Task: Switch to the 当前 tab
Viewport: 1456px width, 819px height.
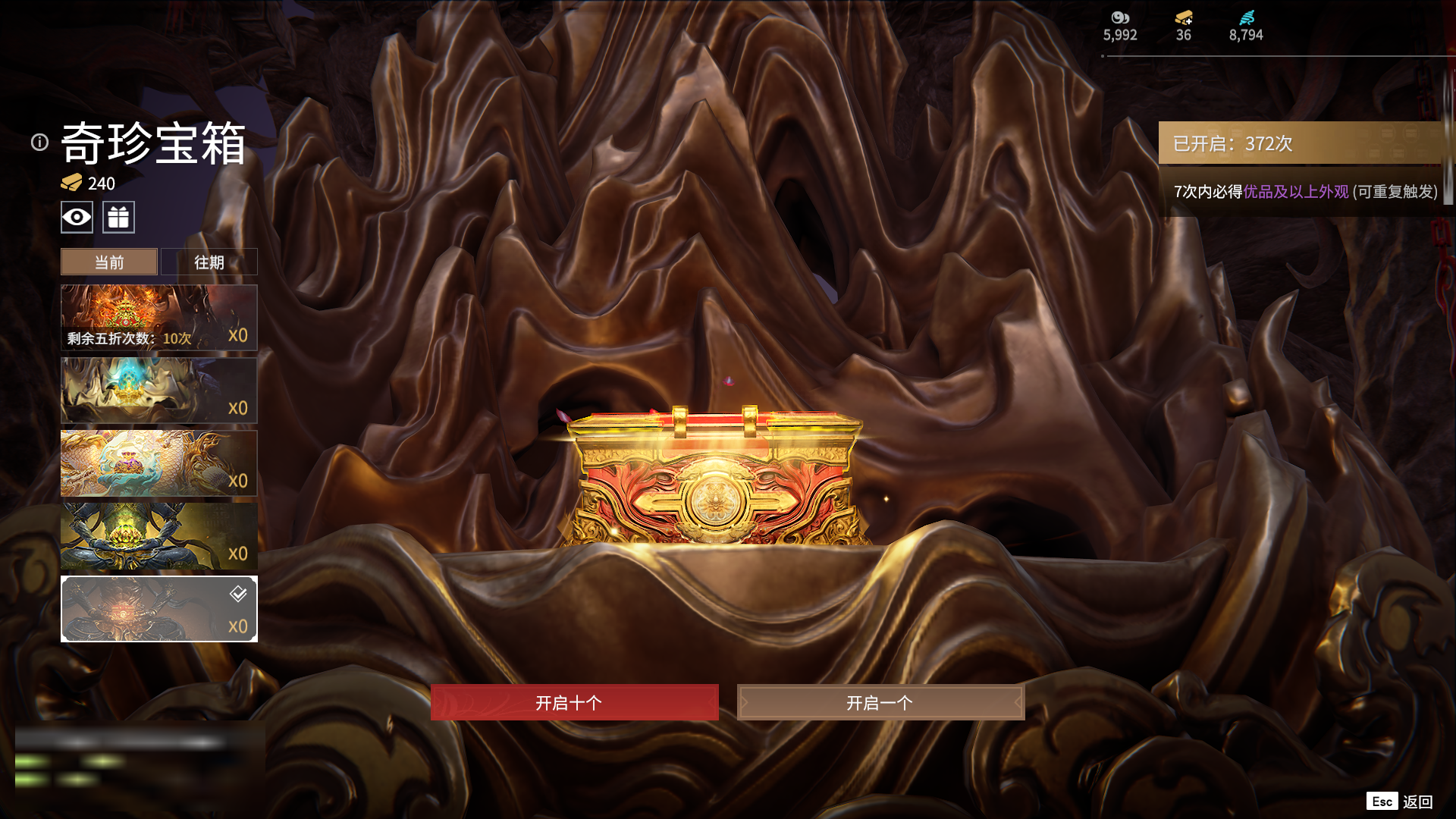Action: tap(109, 262)
